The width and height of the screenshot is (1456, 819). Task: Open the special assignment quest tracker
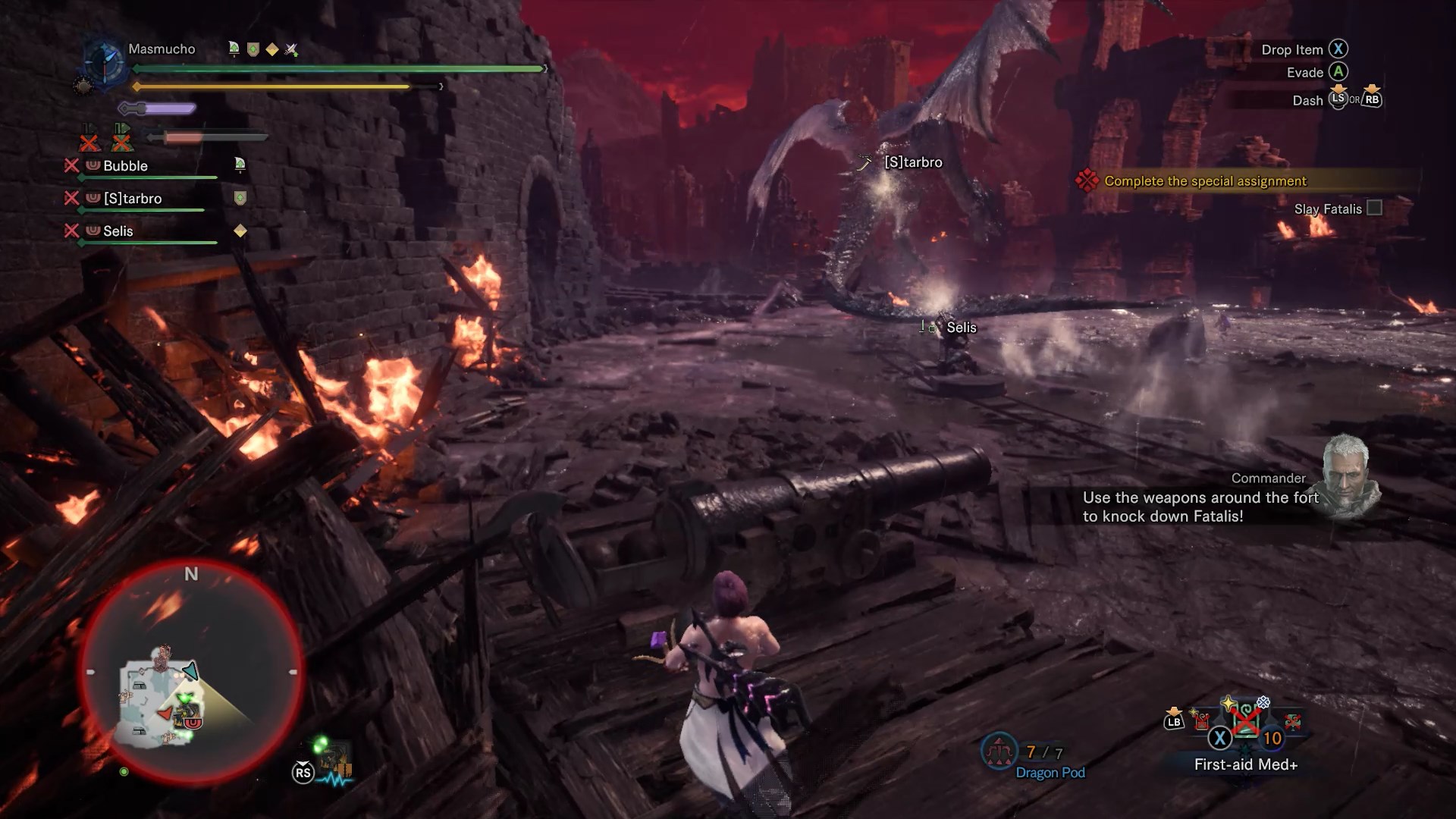pos(1205,181)
